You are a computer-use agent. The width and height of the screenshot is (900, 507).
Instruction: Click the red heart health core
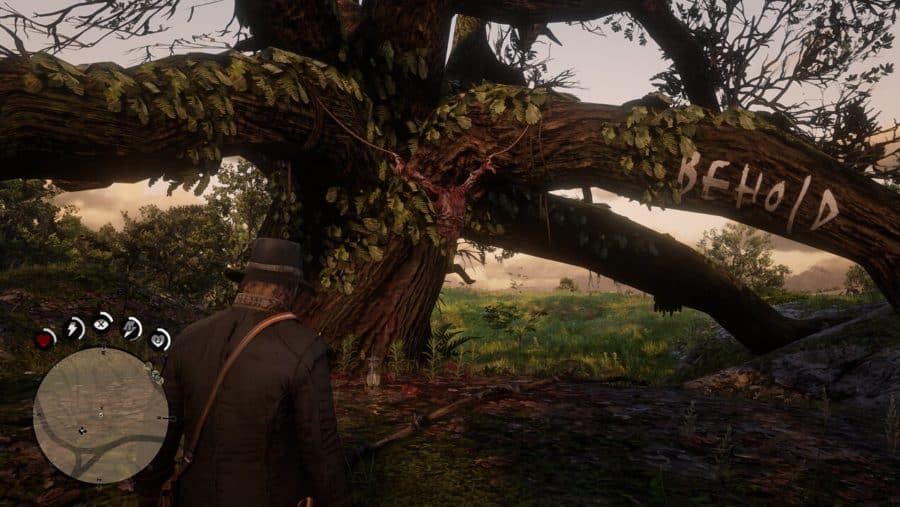pos(46,339)
